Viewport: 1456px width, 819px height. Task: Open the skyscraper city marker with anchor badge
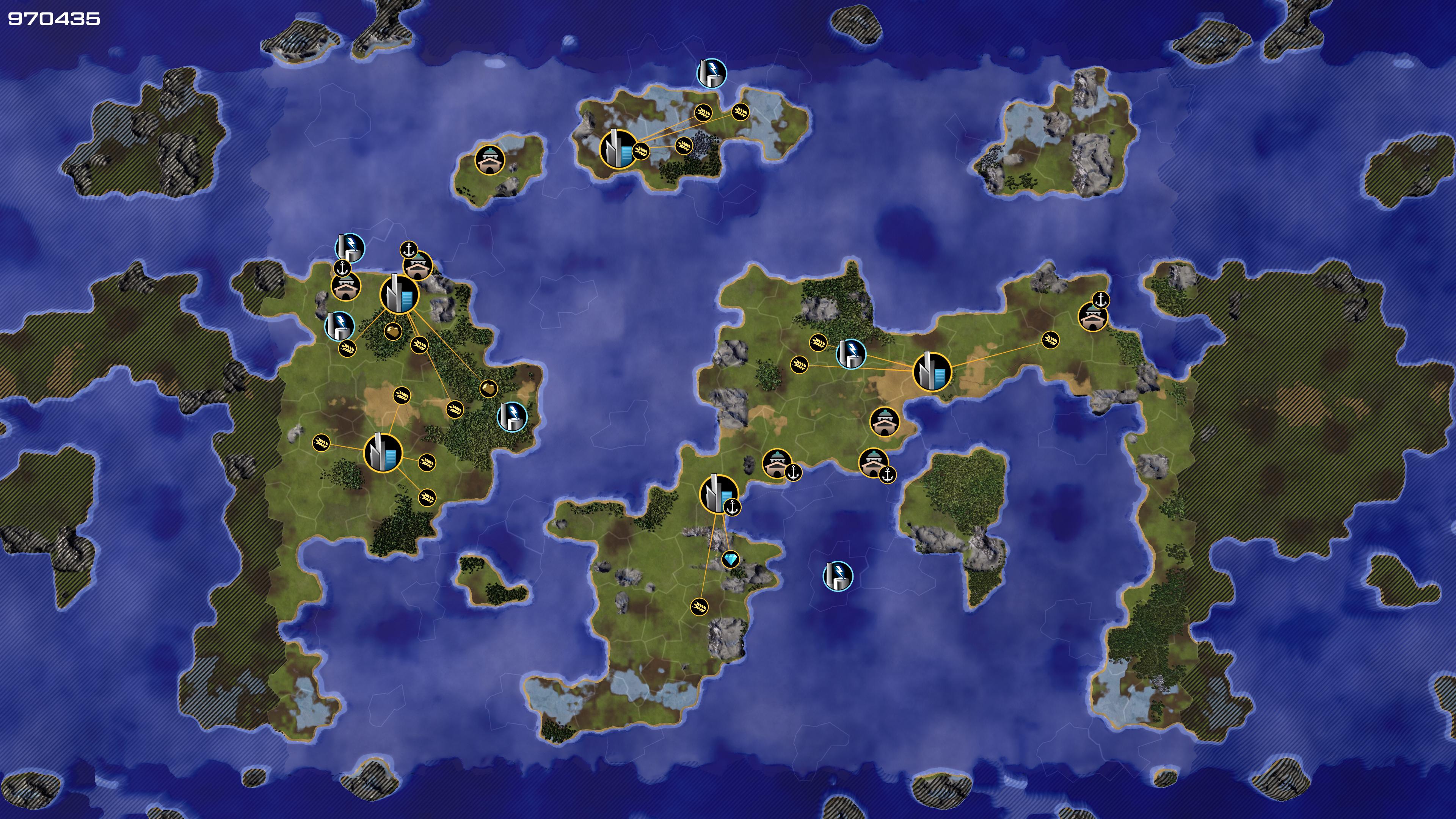[719, 493]
